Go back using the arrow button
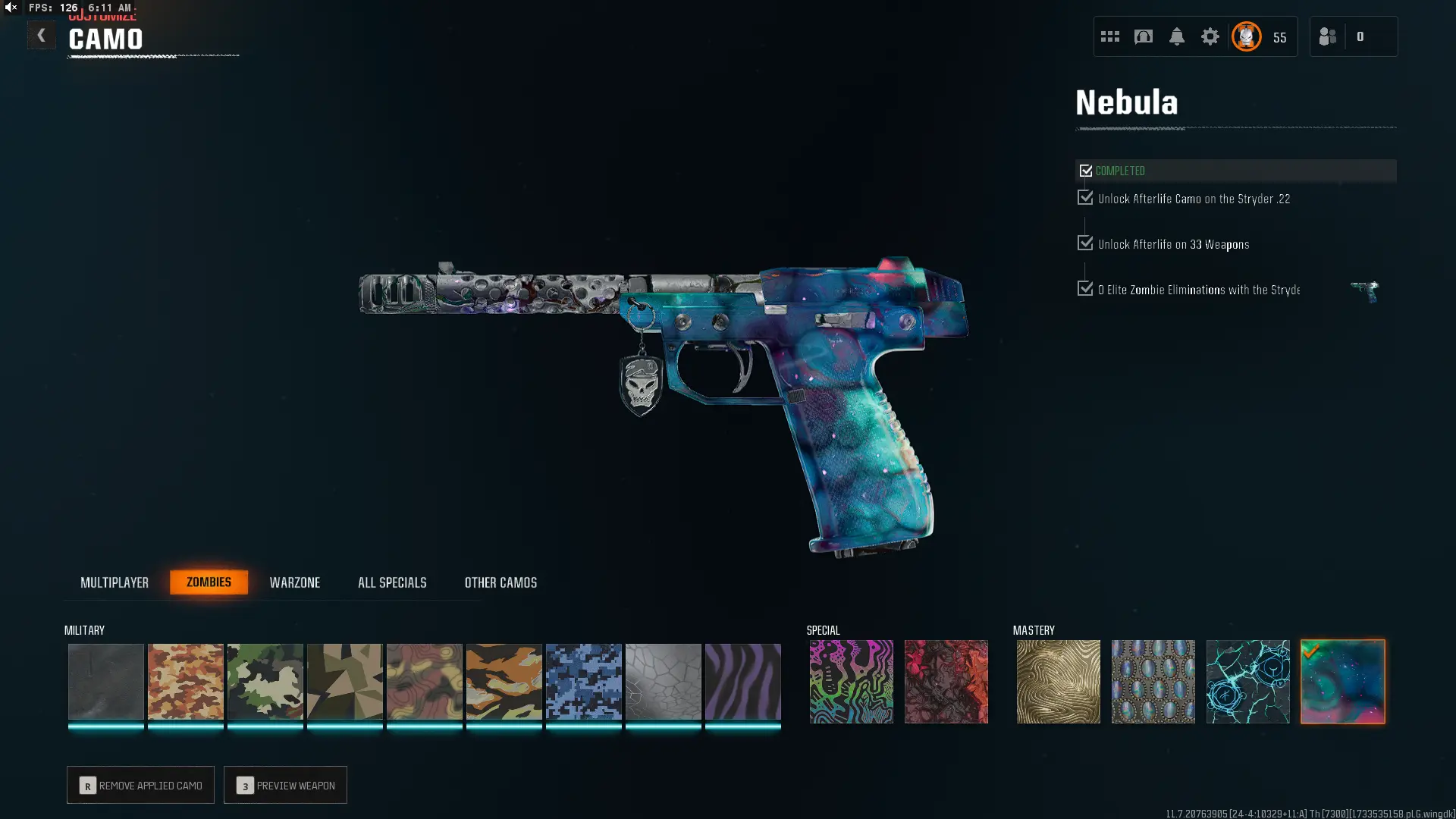The height and width of the screenshot is (819, 1456). tap(41, 36)
